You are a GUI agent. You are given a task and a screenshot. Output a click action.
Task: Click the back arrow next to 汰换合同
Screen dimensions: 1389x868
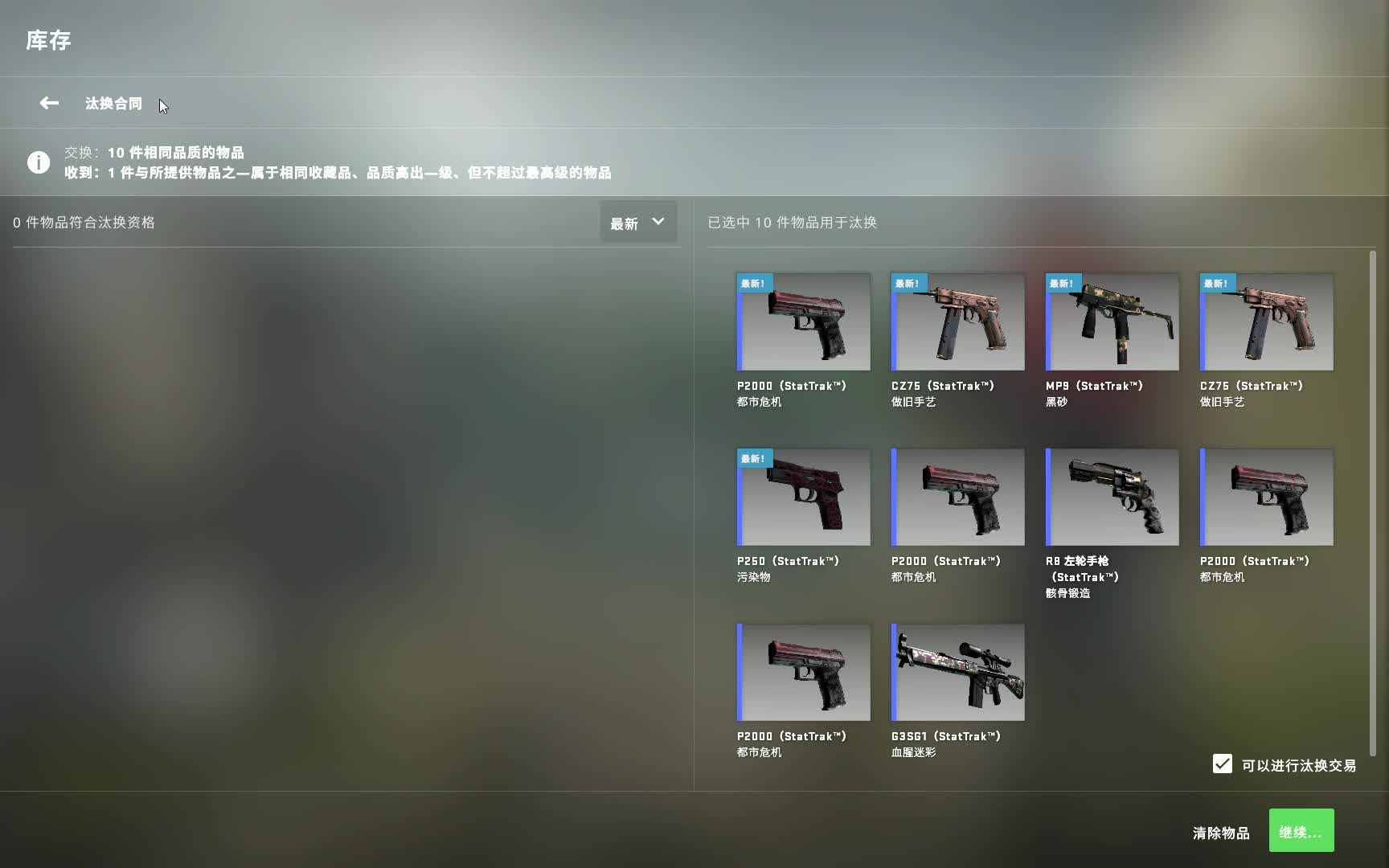(x=48, y=103)
